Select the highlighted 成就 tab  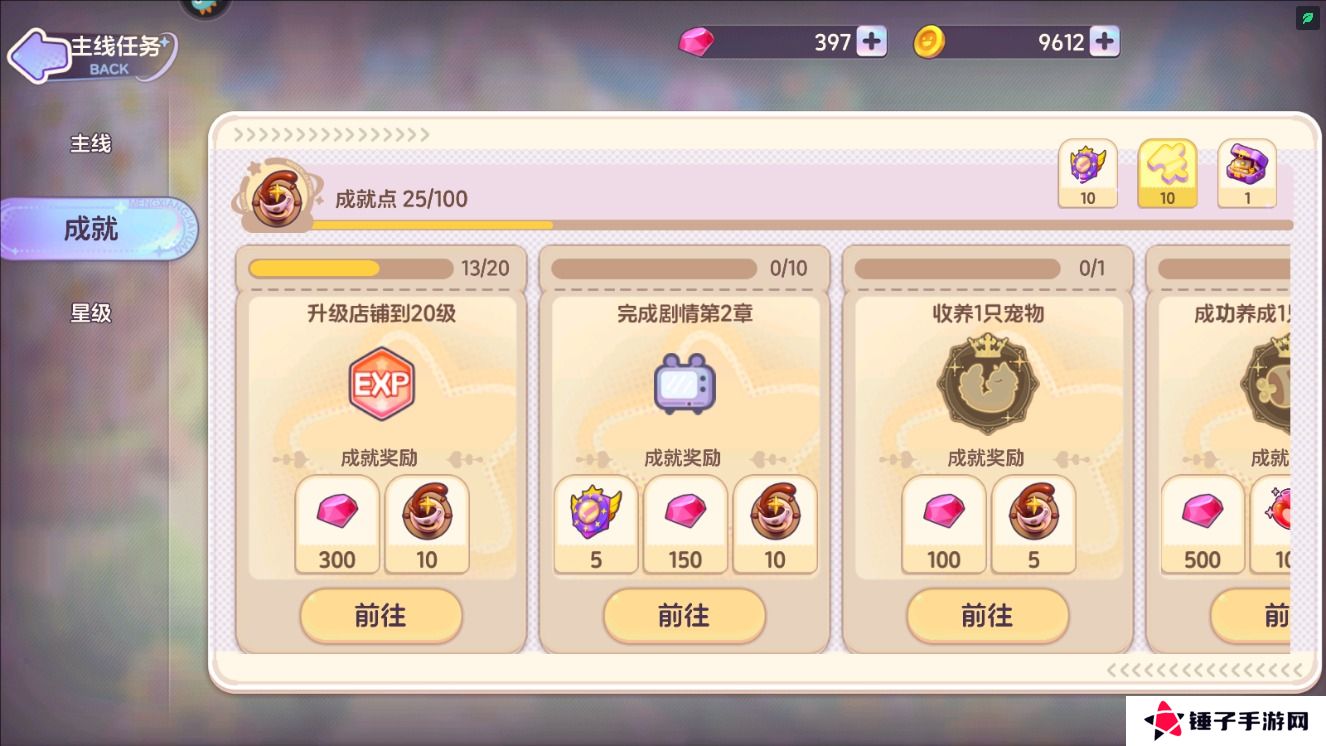click(91, 228)
